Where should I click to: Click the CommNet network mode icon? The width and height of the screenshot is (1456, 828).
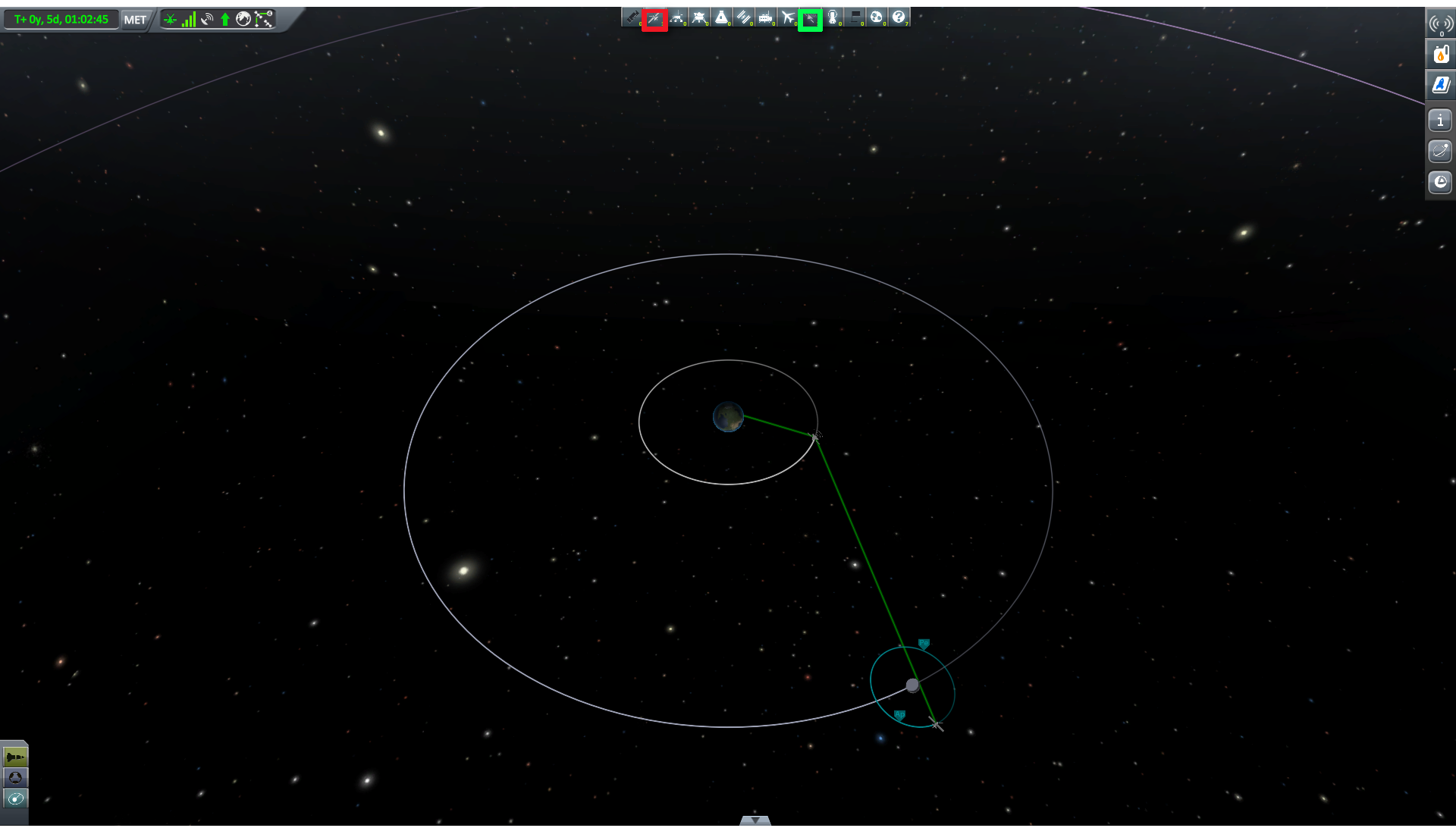pyautogui.click(x=263, y=20)
